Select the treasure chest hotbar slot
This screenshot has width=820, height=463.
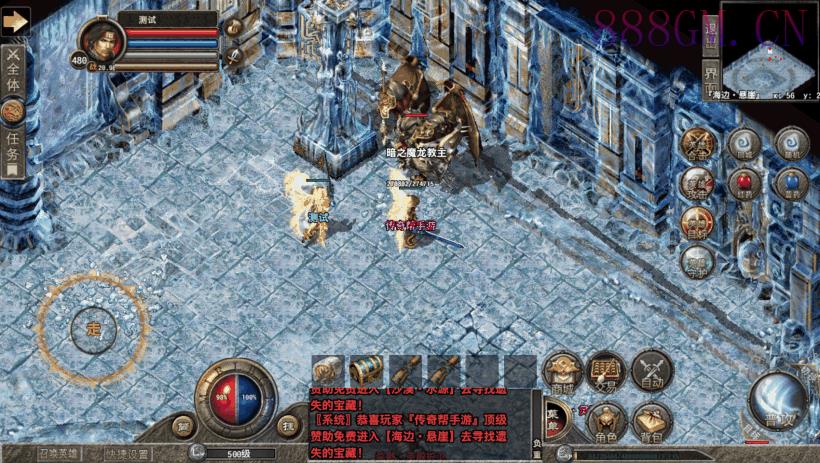tap(365, 370)
